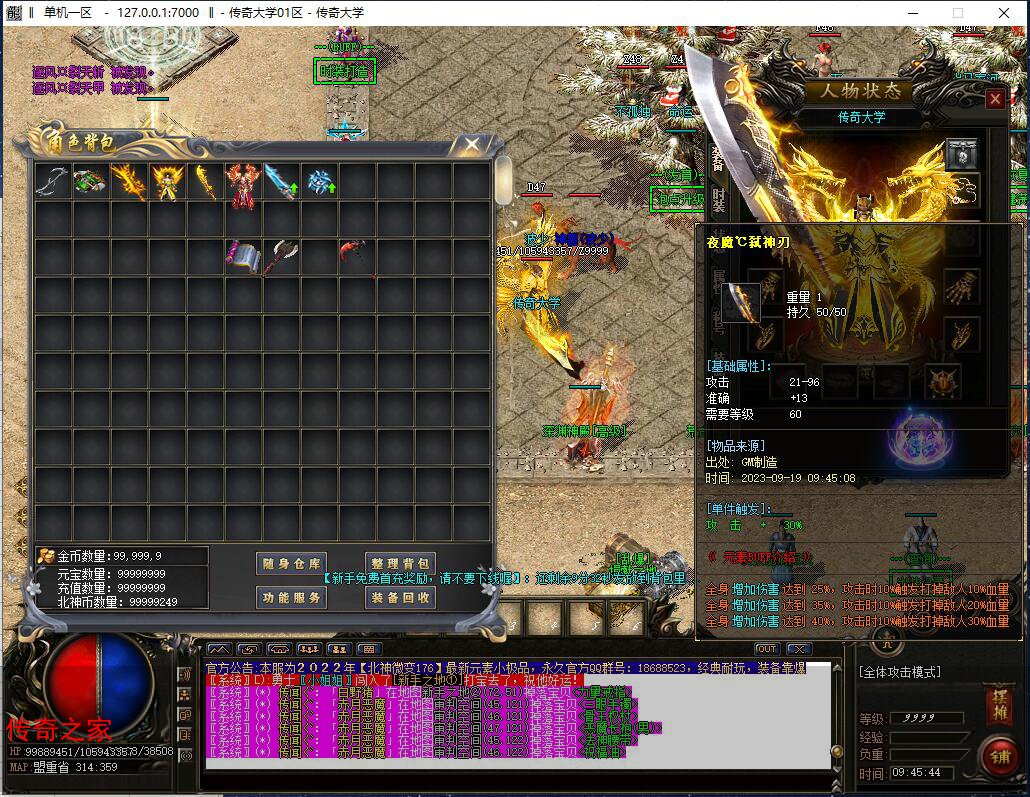This screenshot has height=797, width=1030.
Task: Open equipment recycling (装备回收)
Action: click(399, 597)
